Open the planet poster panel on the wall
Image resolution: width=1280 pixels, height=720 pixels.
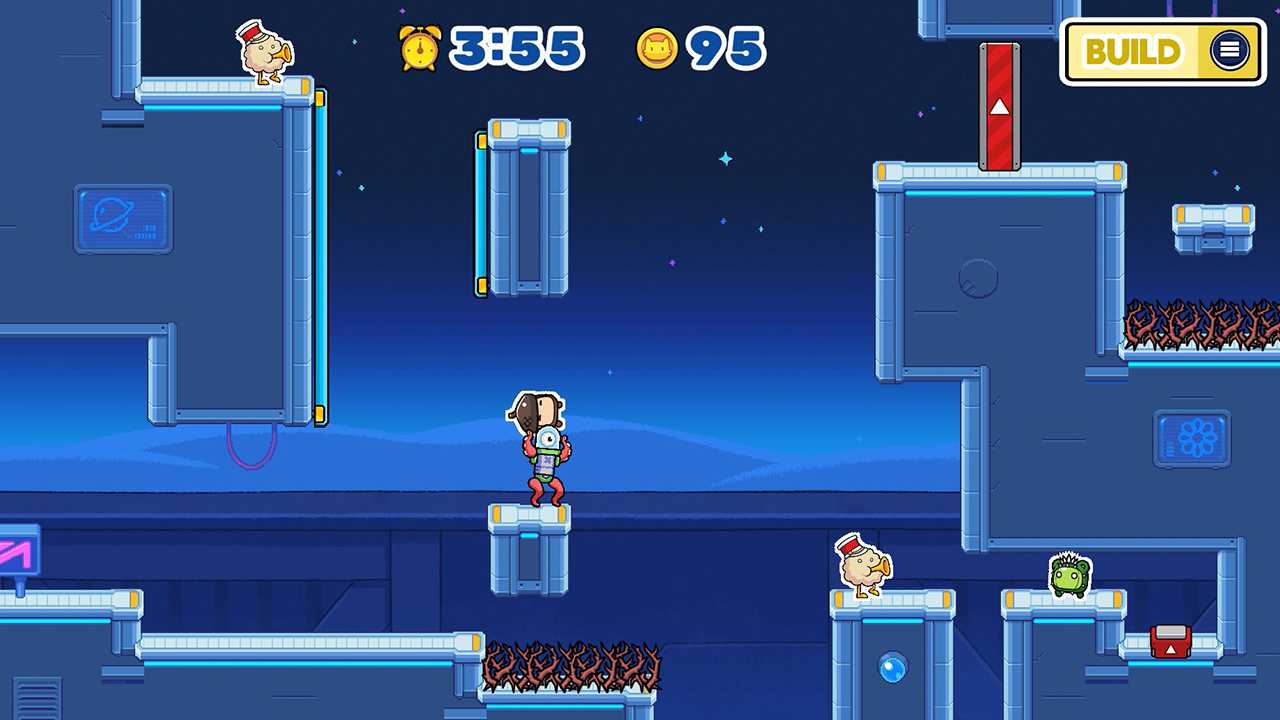(122, 220)
